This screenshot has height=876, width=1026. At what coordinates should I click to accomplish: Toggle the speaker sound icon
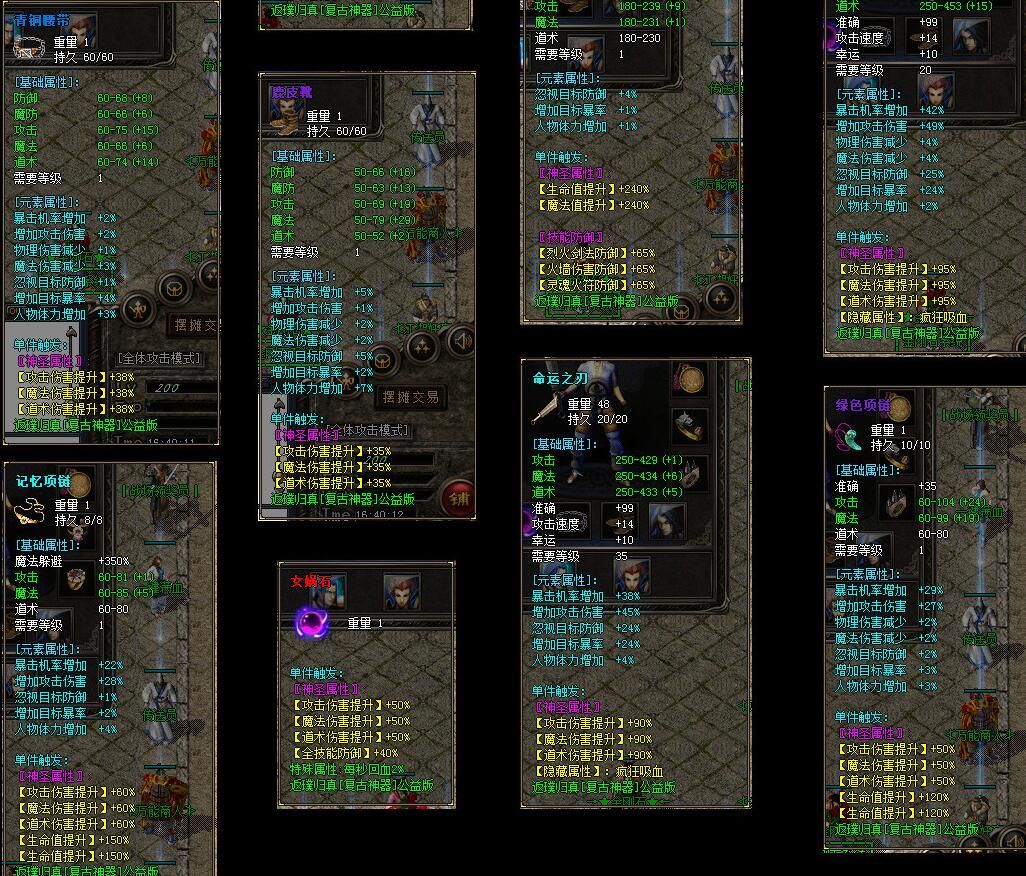point(461,342)
